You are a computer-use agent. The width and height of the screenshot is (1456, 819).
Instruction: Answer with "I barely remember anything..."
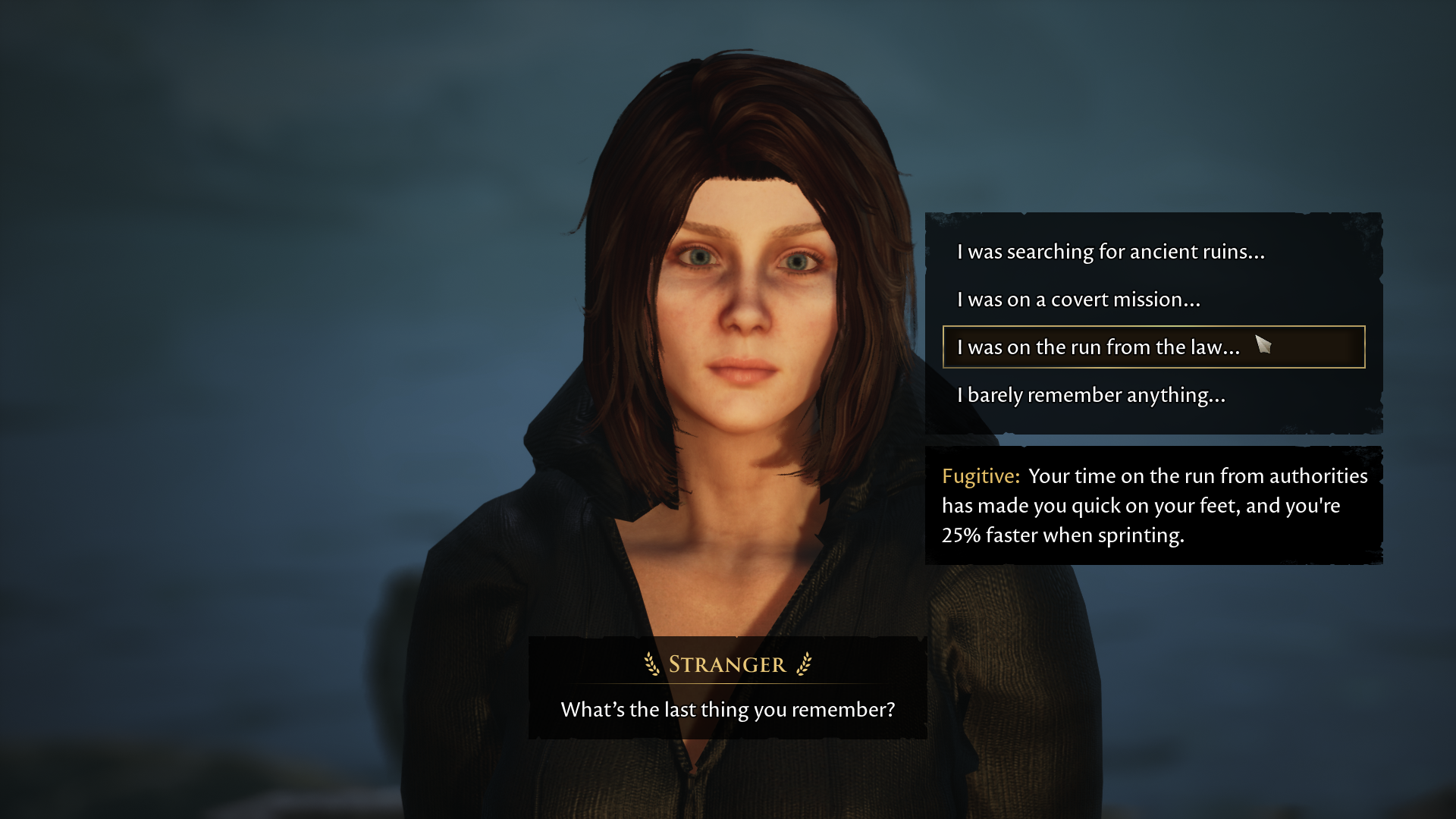click(x=1090, y=395)
